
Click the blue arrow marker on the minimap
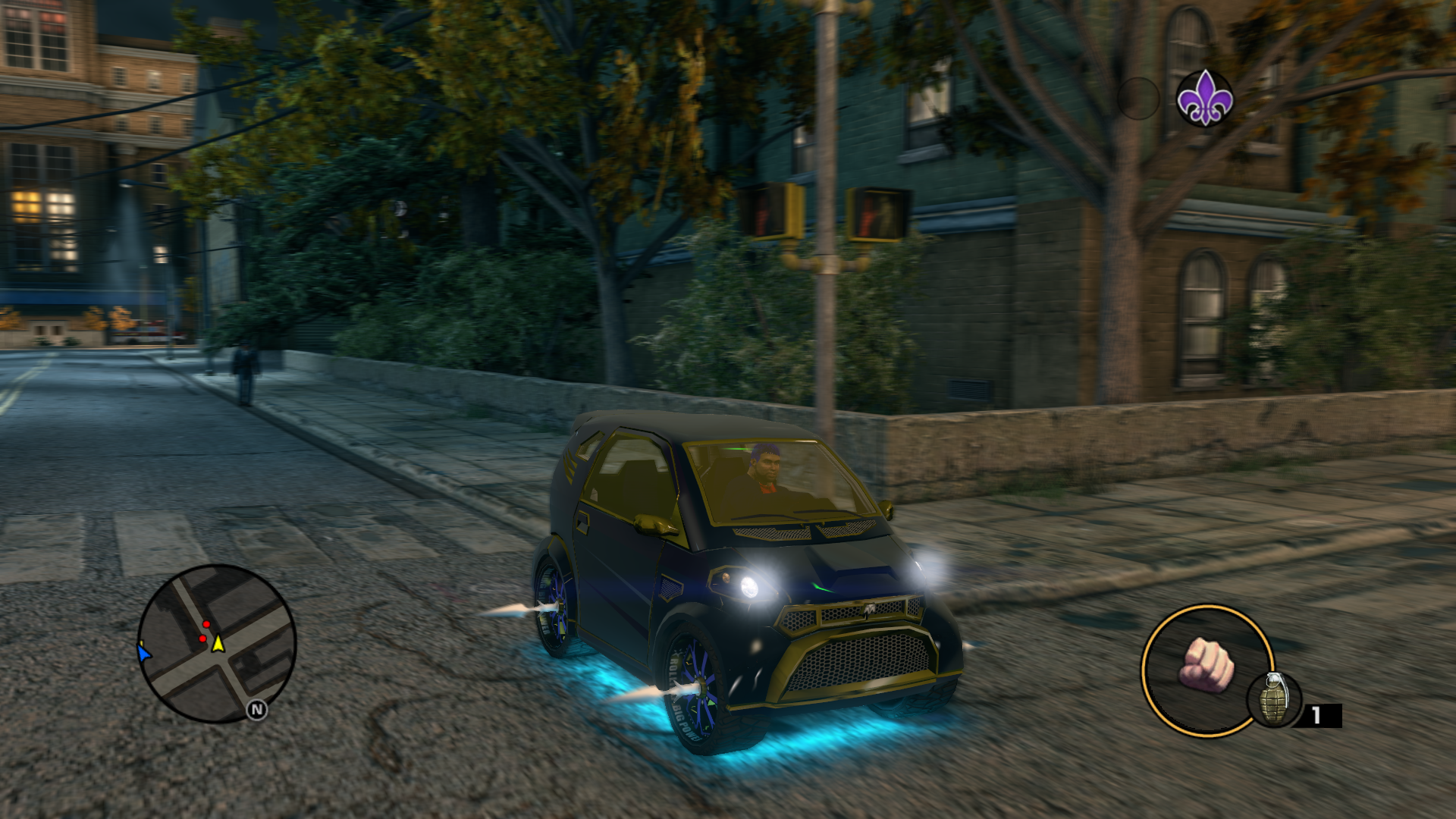pos(144,652)
